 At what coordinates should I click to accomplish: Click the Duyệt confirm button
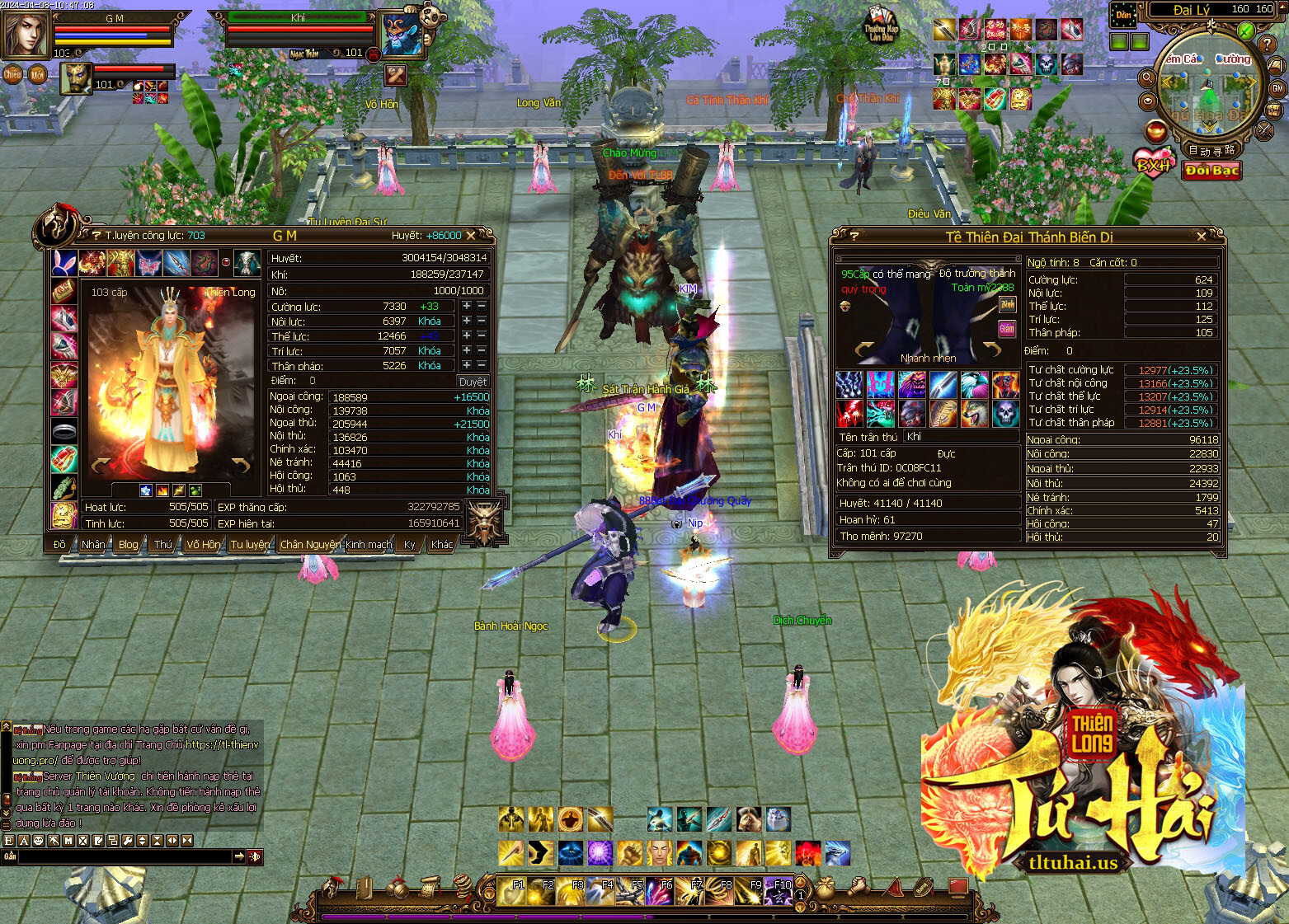pos(473,382)
